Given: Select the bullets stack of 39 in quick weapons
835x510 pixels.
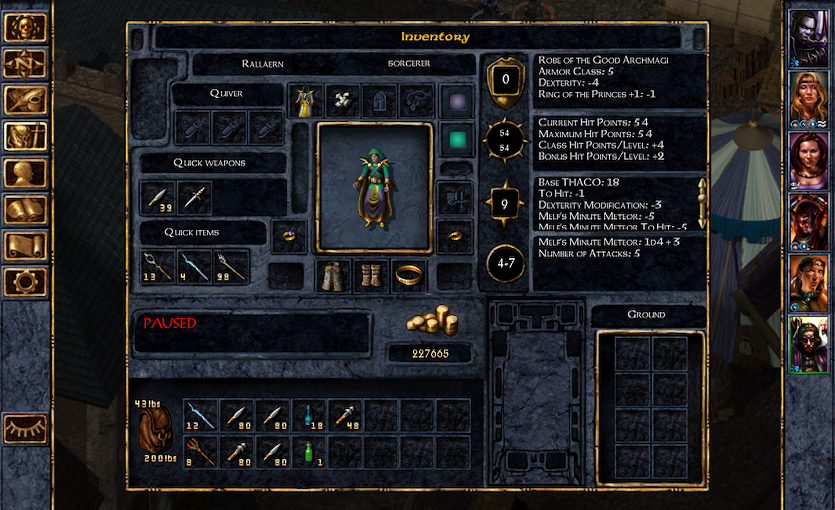Looking at the screenshot, I should click(x=157, y=198).
